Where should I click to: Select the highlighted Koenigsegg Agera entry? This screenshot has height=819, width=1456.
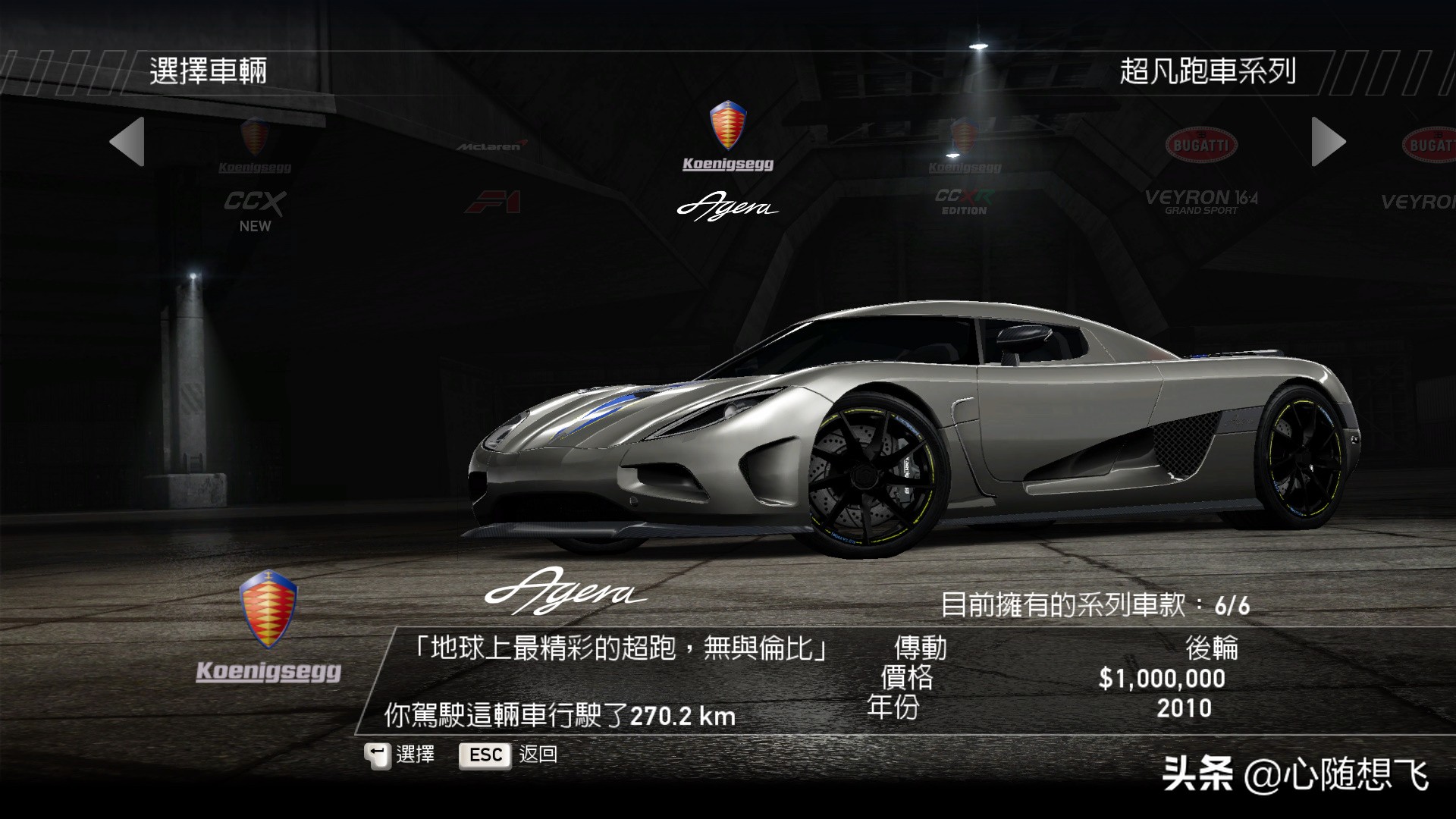tap(727, 163)
